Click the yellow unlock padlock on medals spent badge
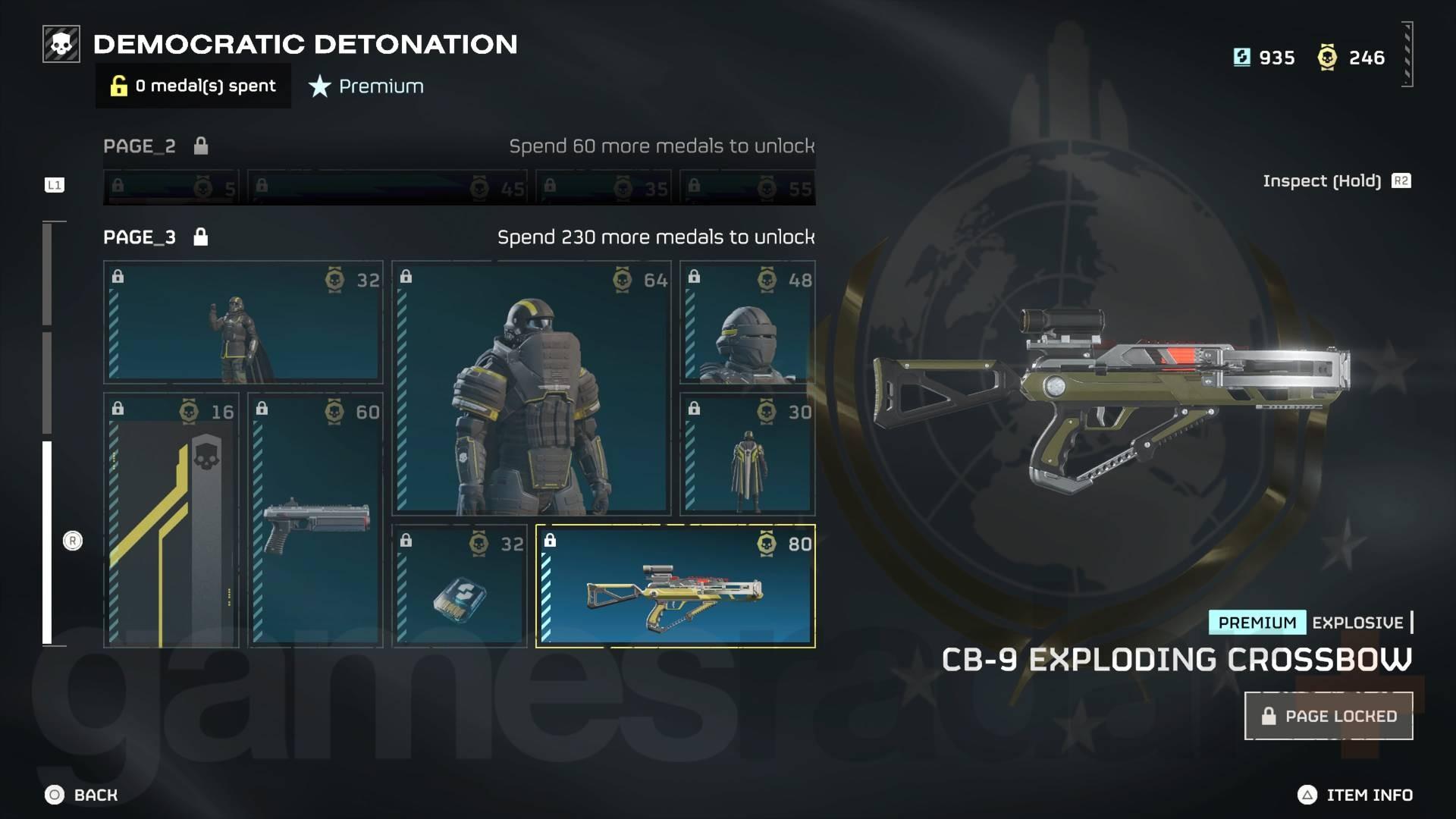 tap(118, 86)
